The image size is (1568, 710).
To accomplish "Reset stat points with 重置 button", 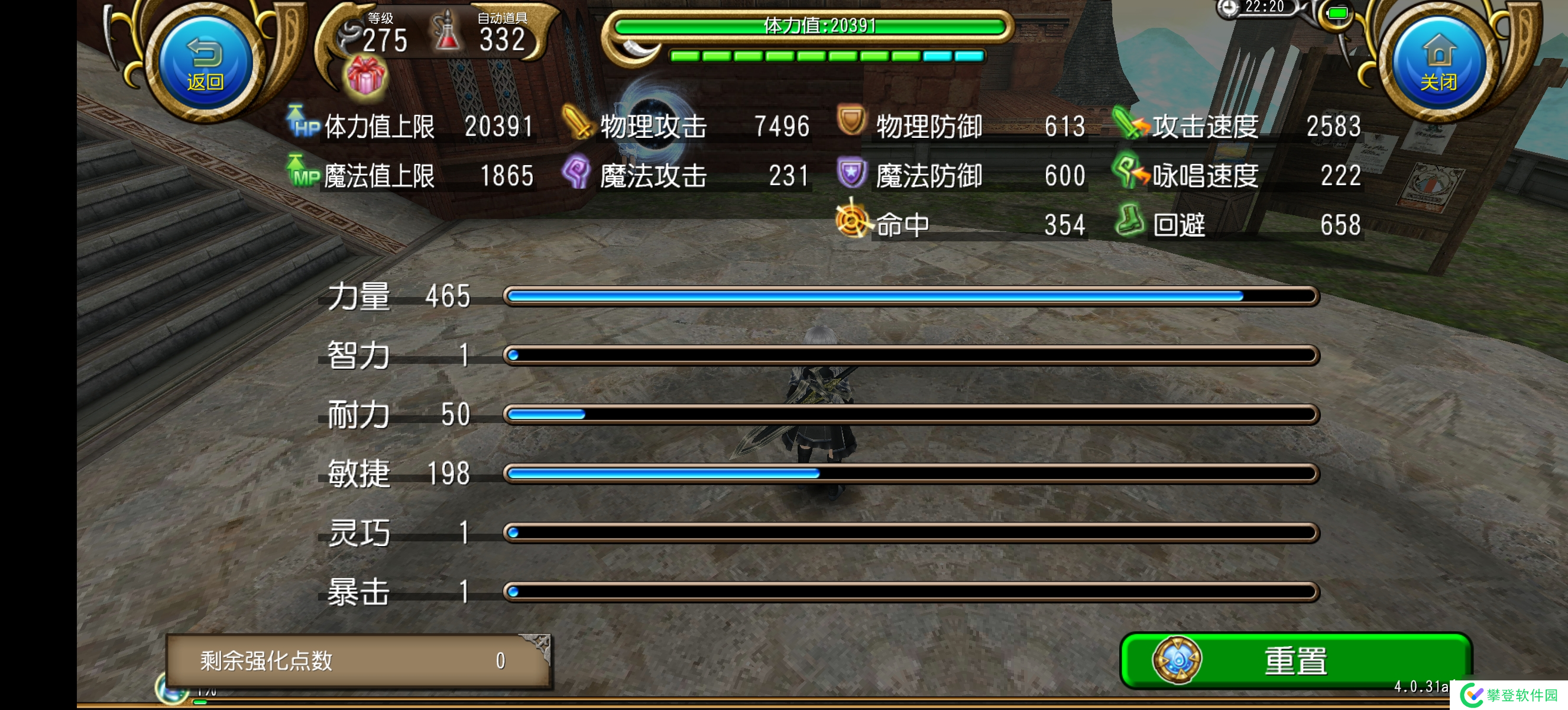I will point(1295,661).
